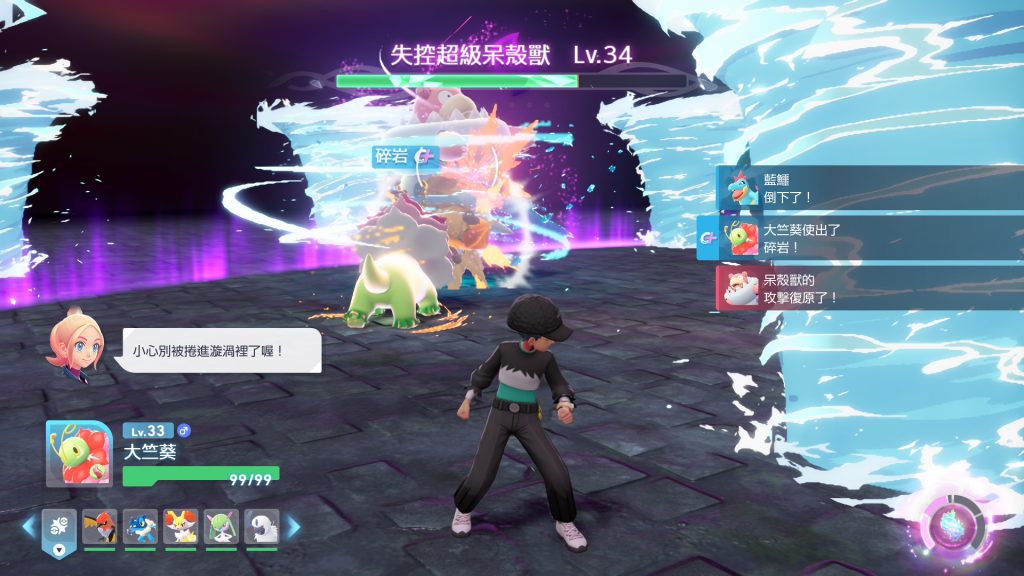Open the Poké Ball swap party tab
Screen dimensions: 1024x576
(58, 529)
